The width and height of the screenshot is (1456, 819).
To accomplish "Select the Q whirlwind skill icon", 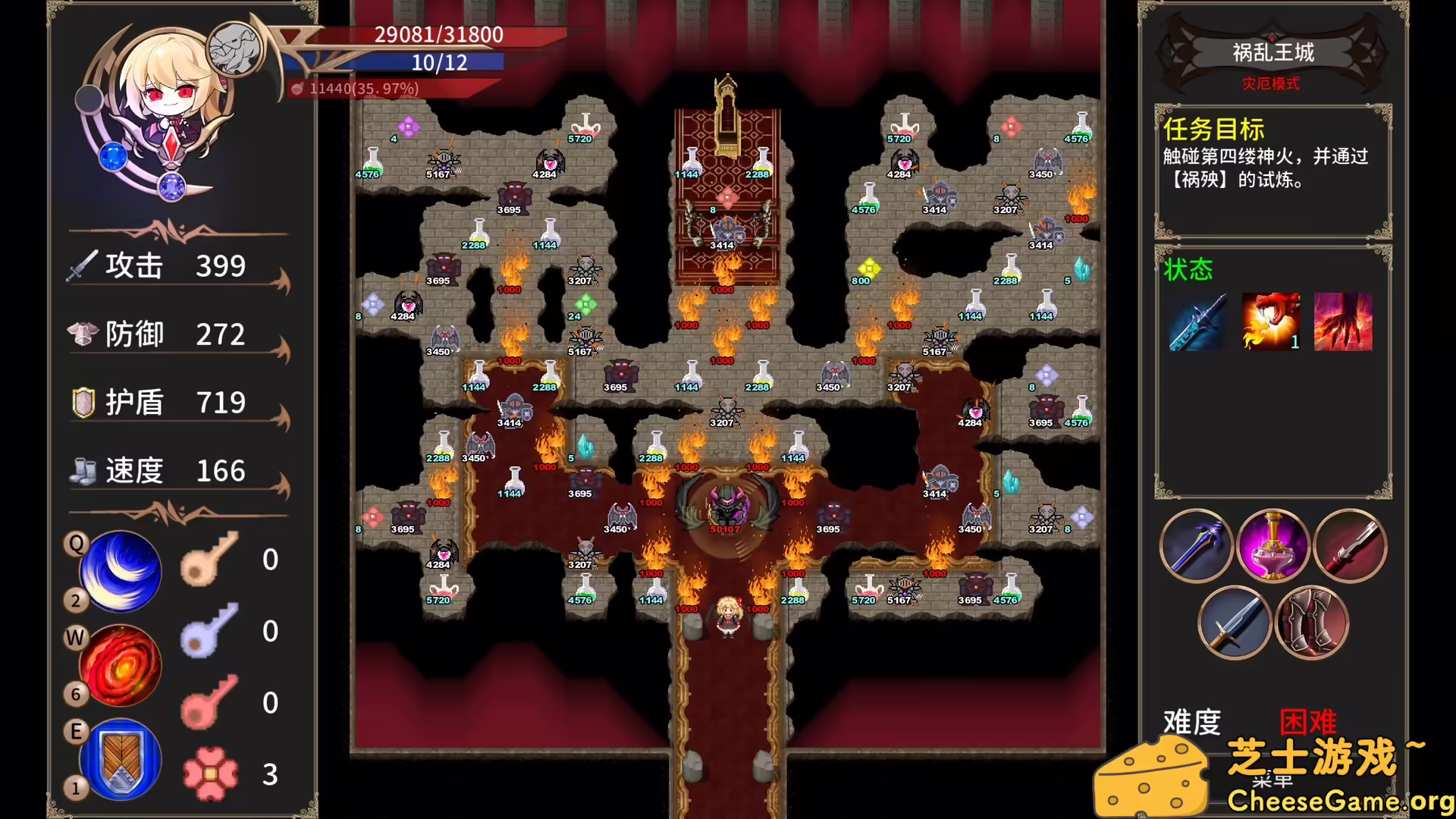I will point(120,570).
